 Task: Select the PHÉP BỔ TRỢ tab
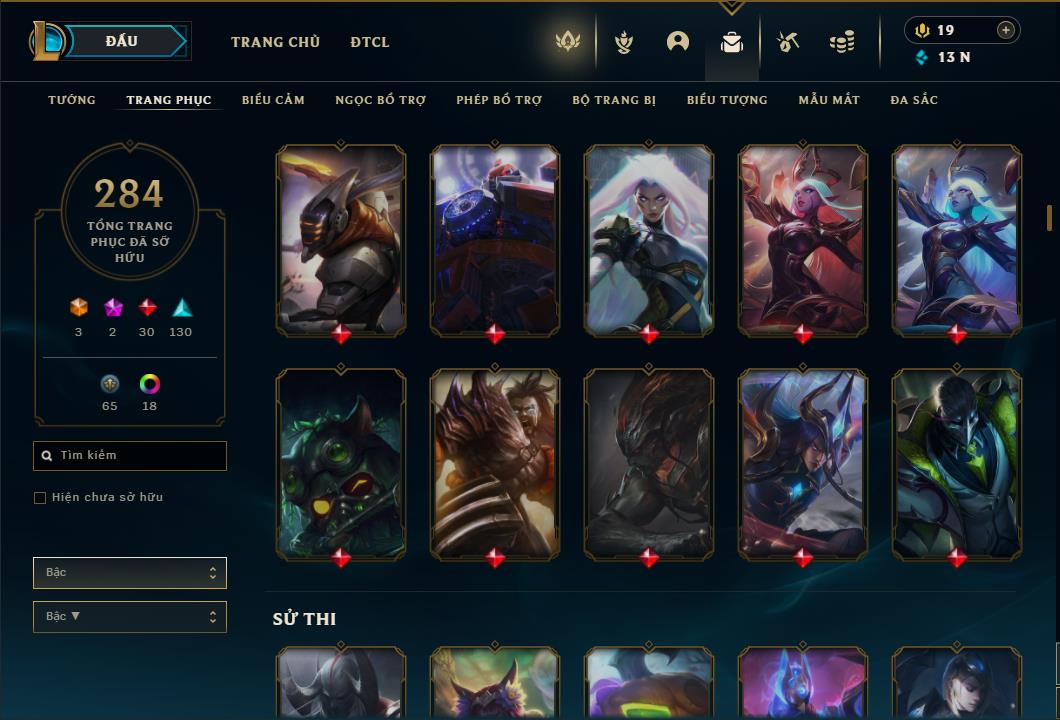tap(499, 100)
